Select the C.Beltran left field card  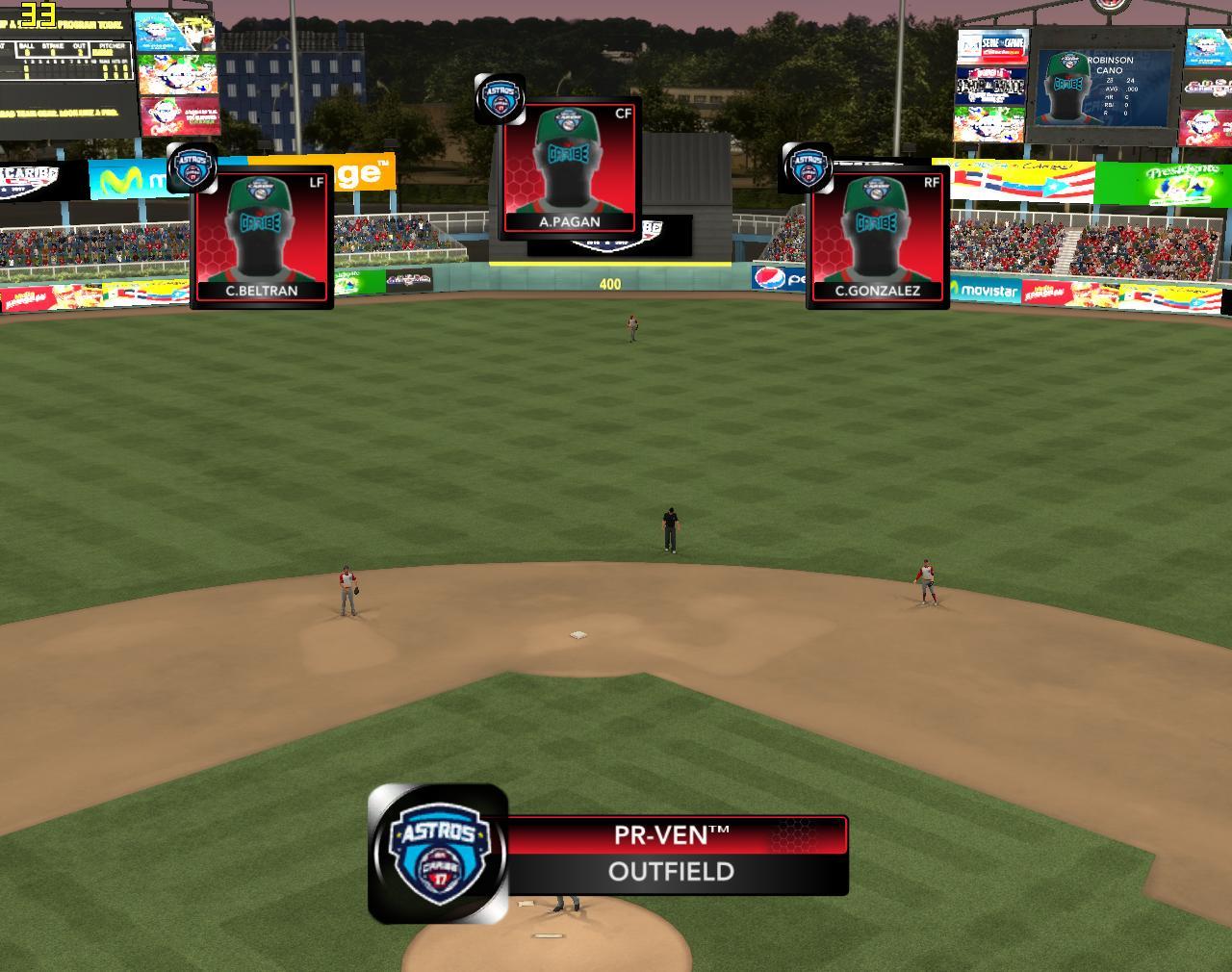[262, 238]
